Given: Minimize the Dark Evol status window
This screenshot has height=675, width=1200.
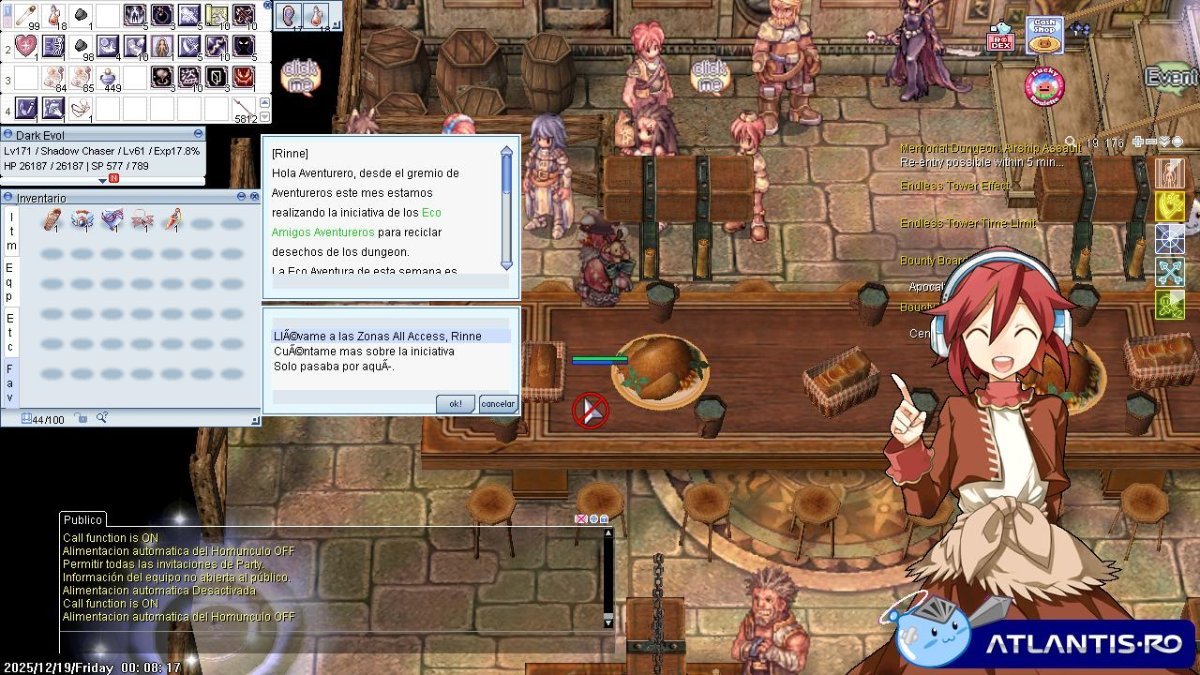Looking at the screenshot, I should coord(198,134).
